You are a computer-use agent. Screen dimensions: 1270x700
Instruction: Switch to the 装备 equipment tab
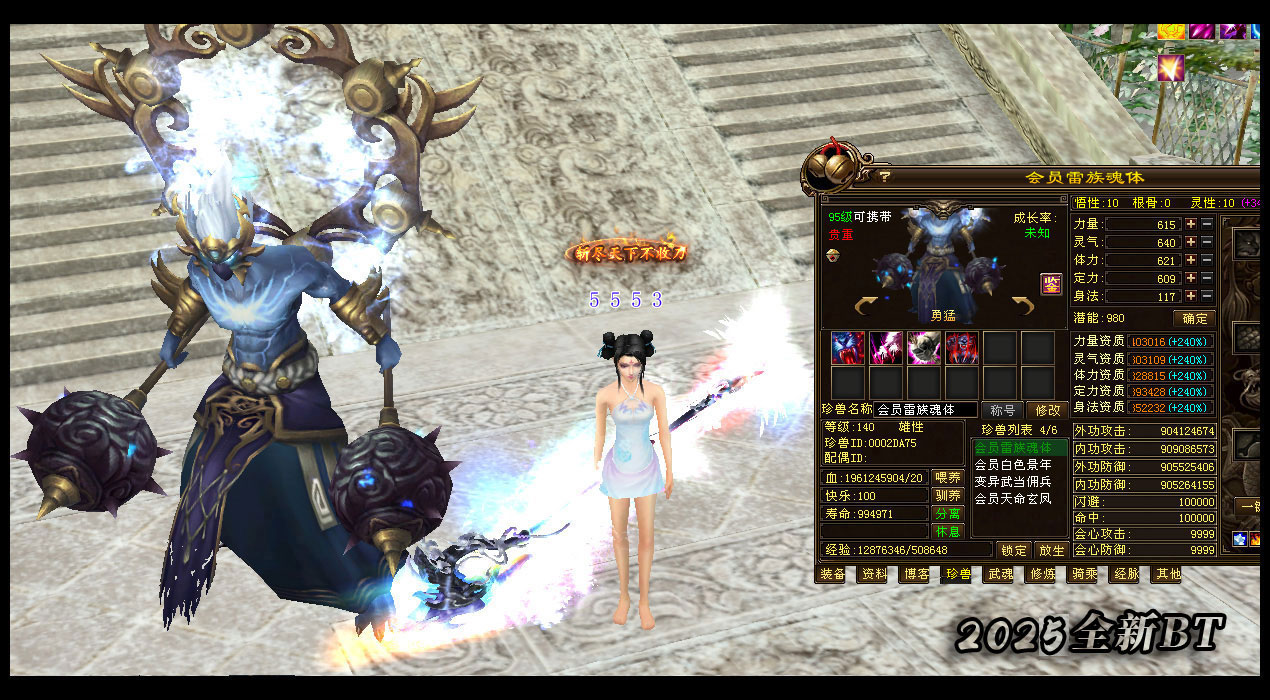[832, 575]
